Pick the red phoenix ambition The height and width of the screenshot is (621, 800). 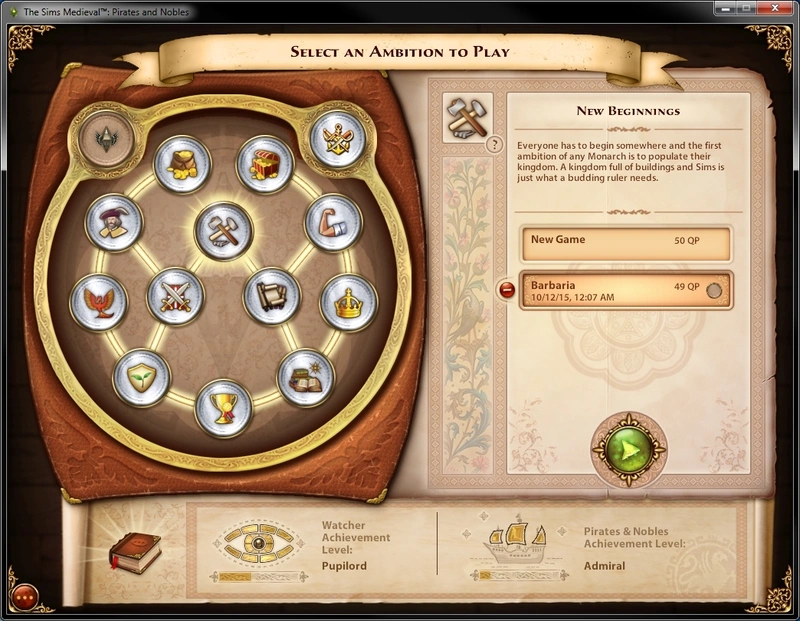tap(99, 302)
